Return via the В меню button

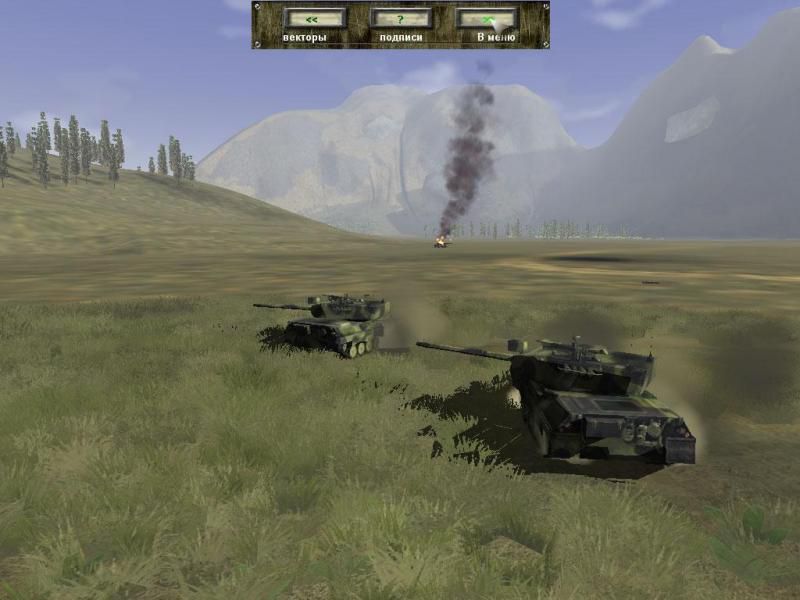tap(487, 18)
